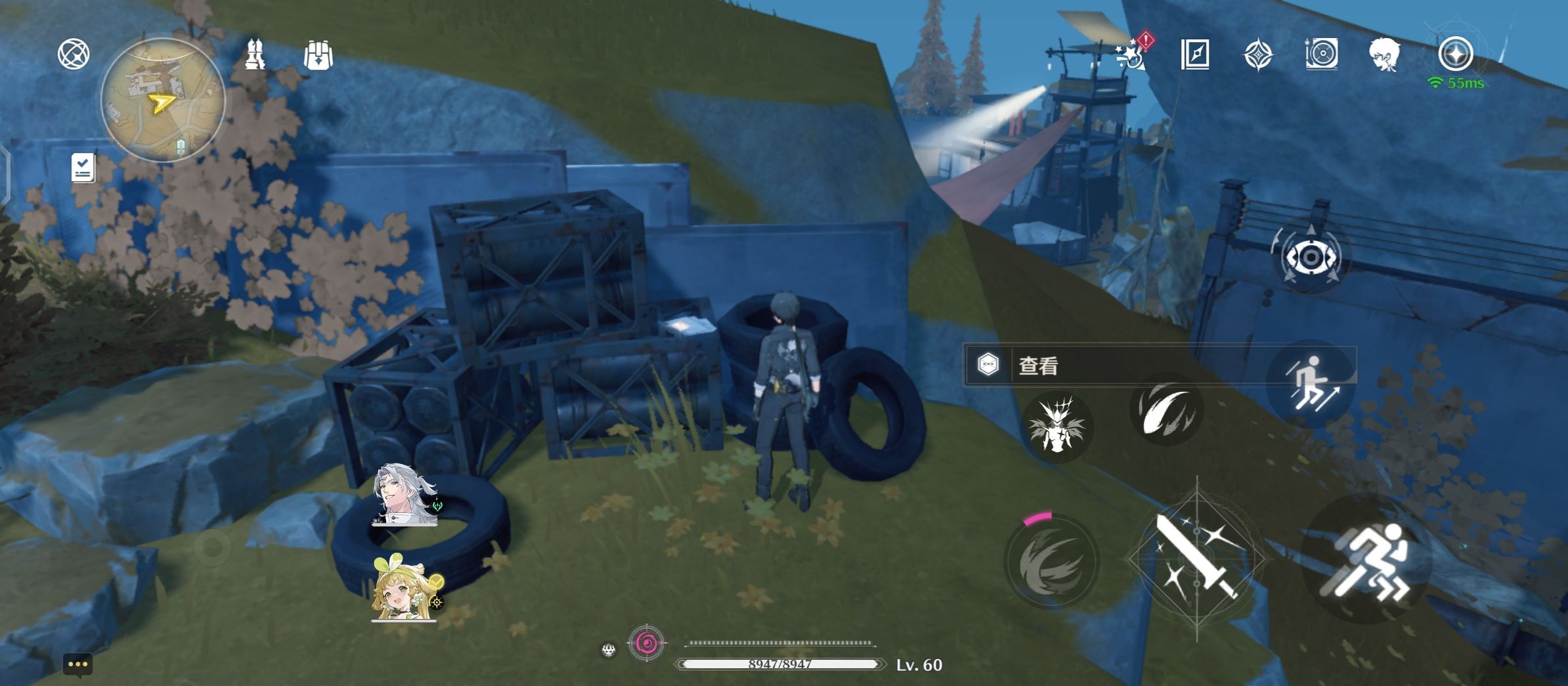Open the chess pieces team menu
This screenshot has height=686, width=1568.
pos(255,54)
